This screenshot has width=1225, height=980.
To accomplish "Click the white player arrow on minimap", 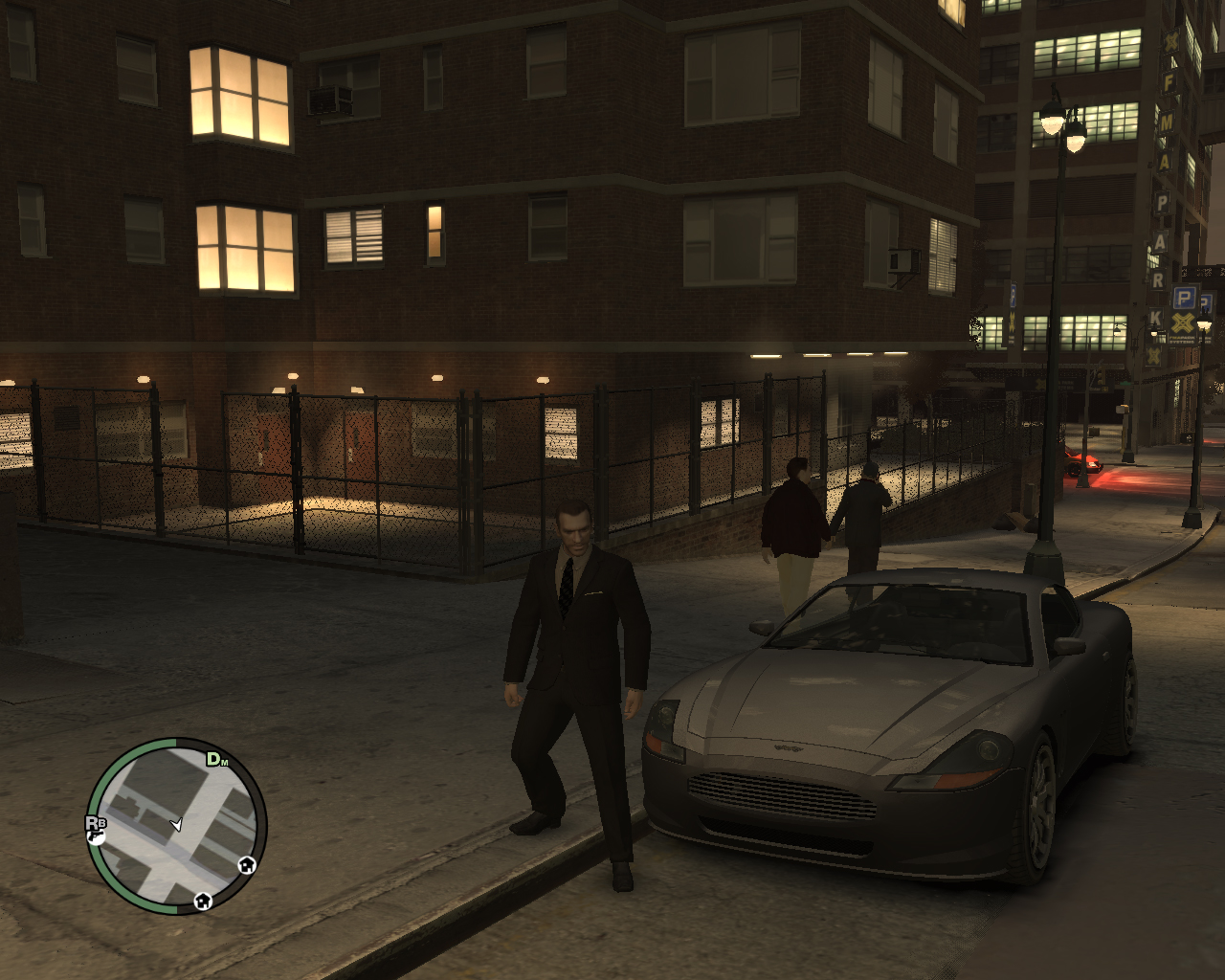I will [176, 824].
